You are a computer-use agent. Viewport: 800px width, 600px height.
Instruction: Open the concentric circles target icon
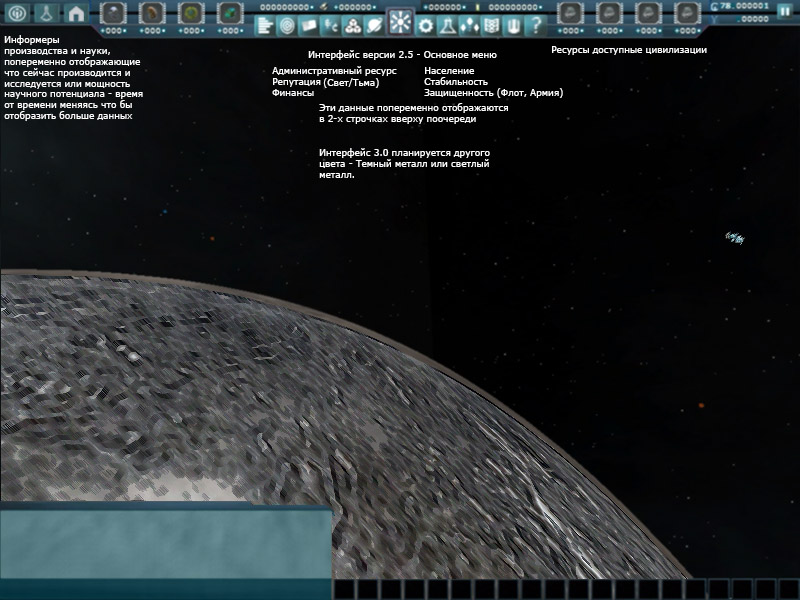pos(287,24)
